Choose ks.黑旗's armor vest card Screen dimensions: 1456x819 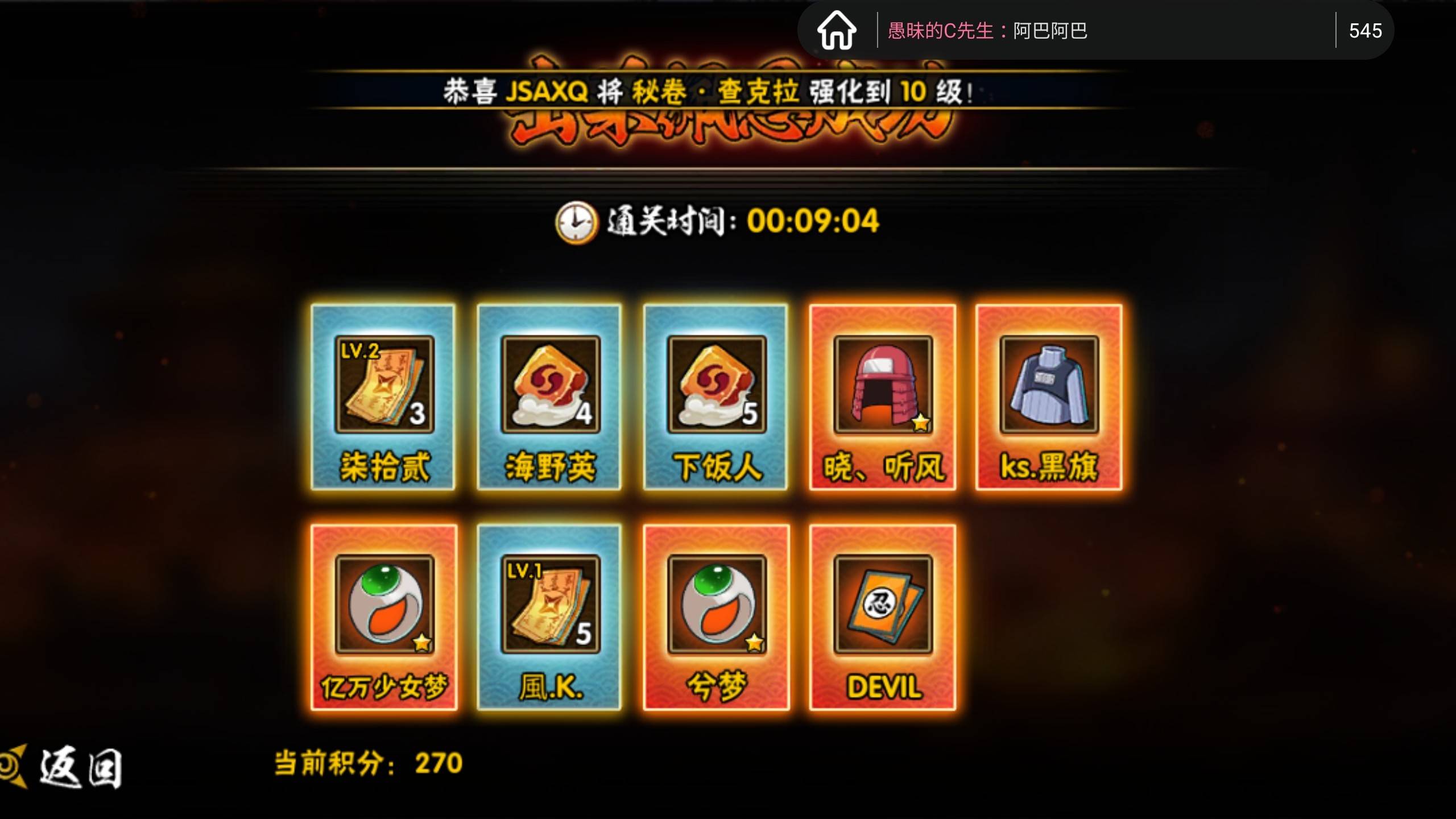[1049, 397]
